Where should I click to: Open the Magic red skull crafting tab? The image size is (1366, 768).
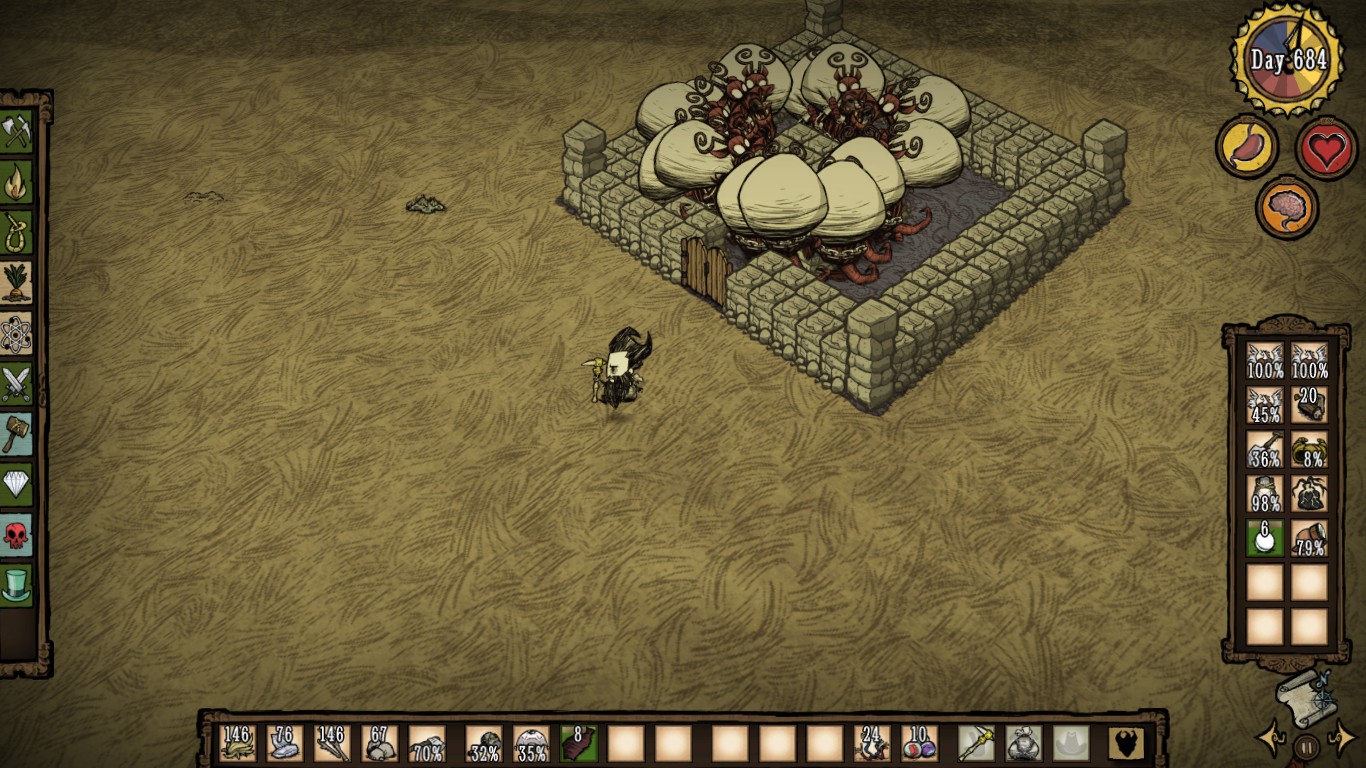pyautogui.click(x=17, y=535)
